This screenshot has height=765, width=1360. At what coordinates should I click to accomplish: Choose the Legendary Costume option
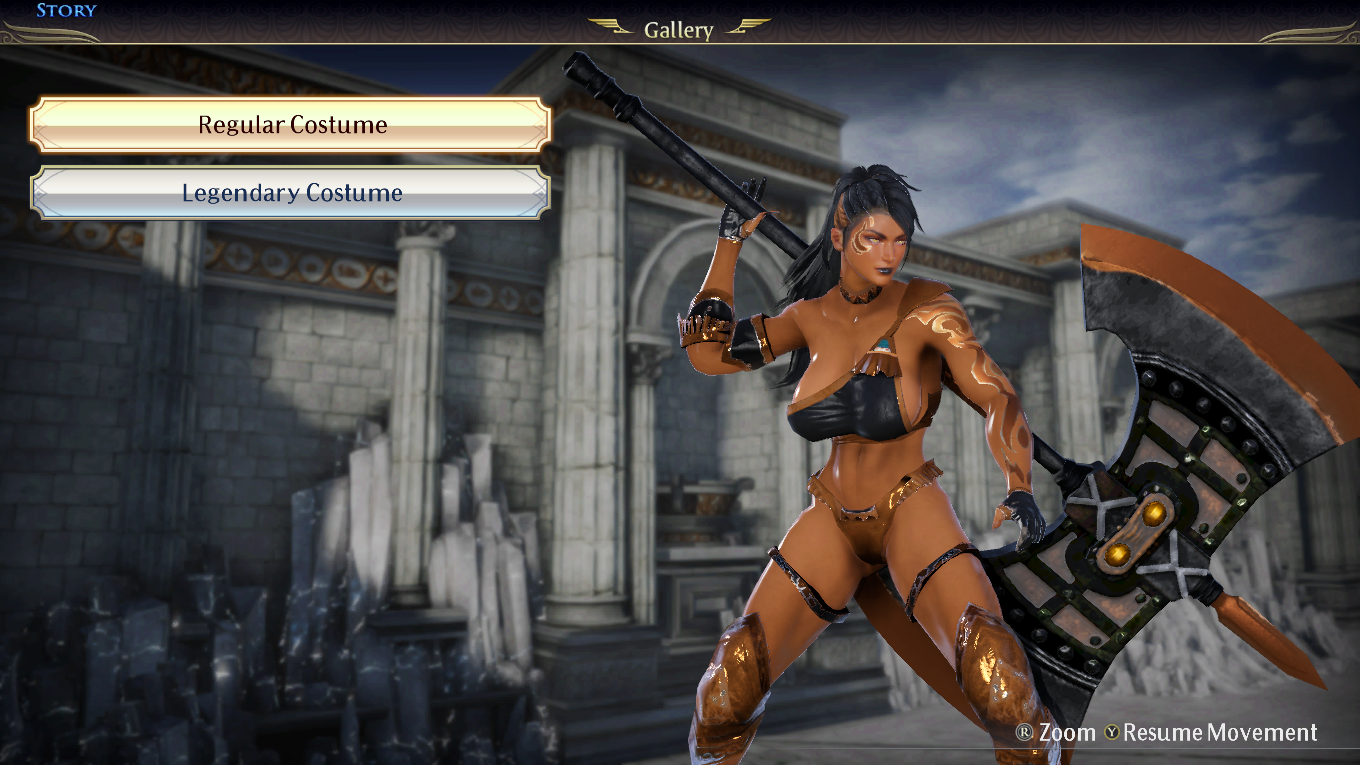291,193
